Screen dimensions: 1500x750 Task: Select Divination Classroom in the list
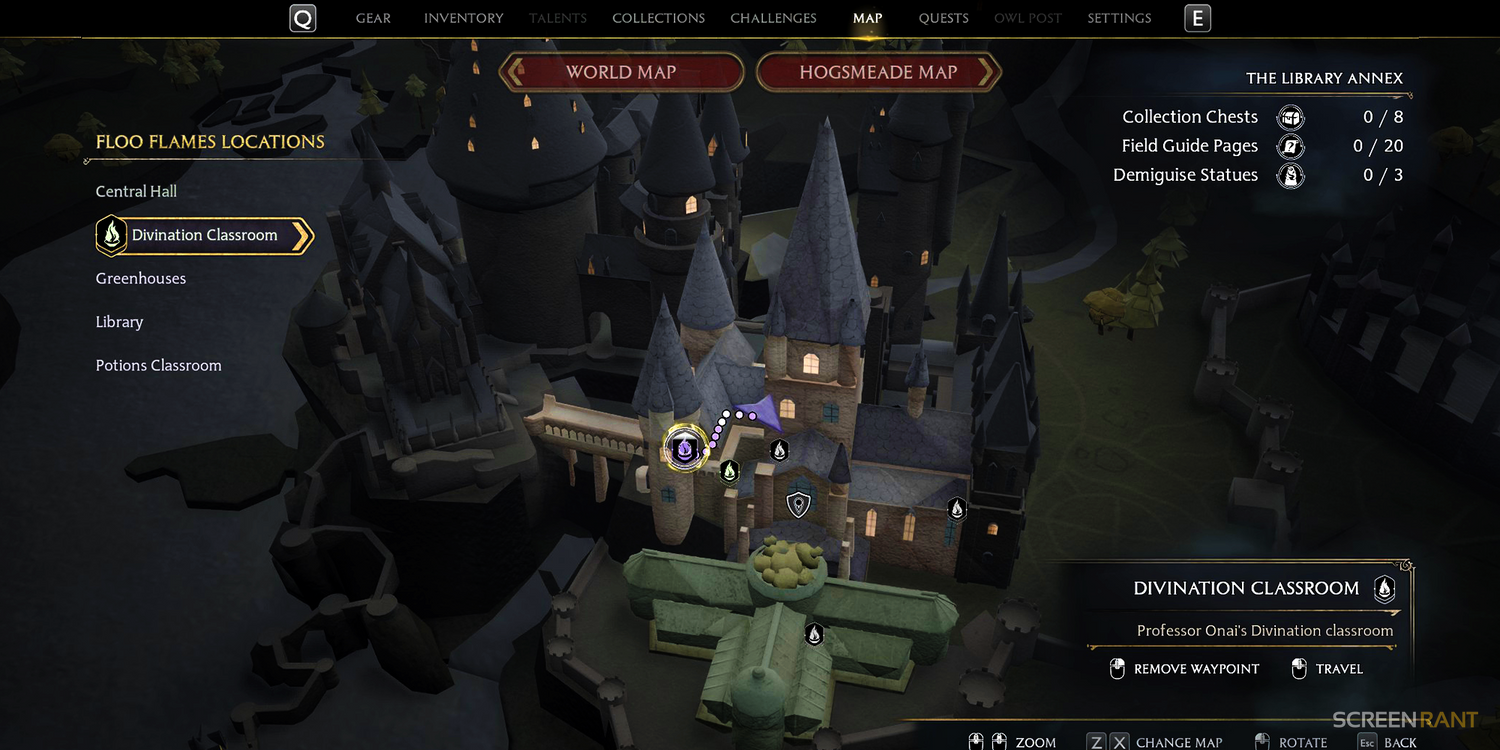point(204,235)
